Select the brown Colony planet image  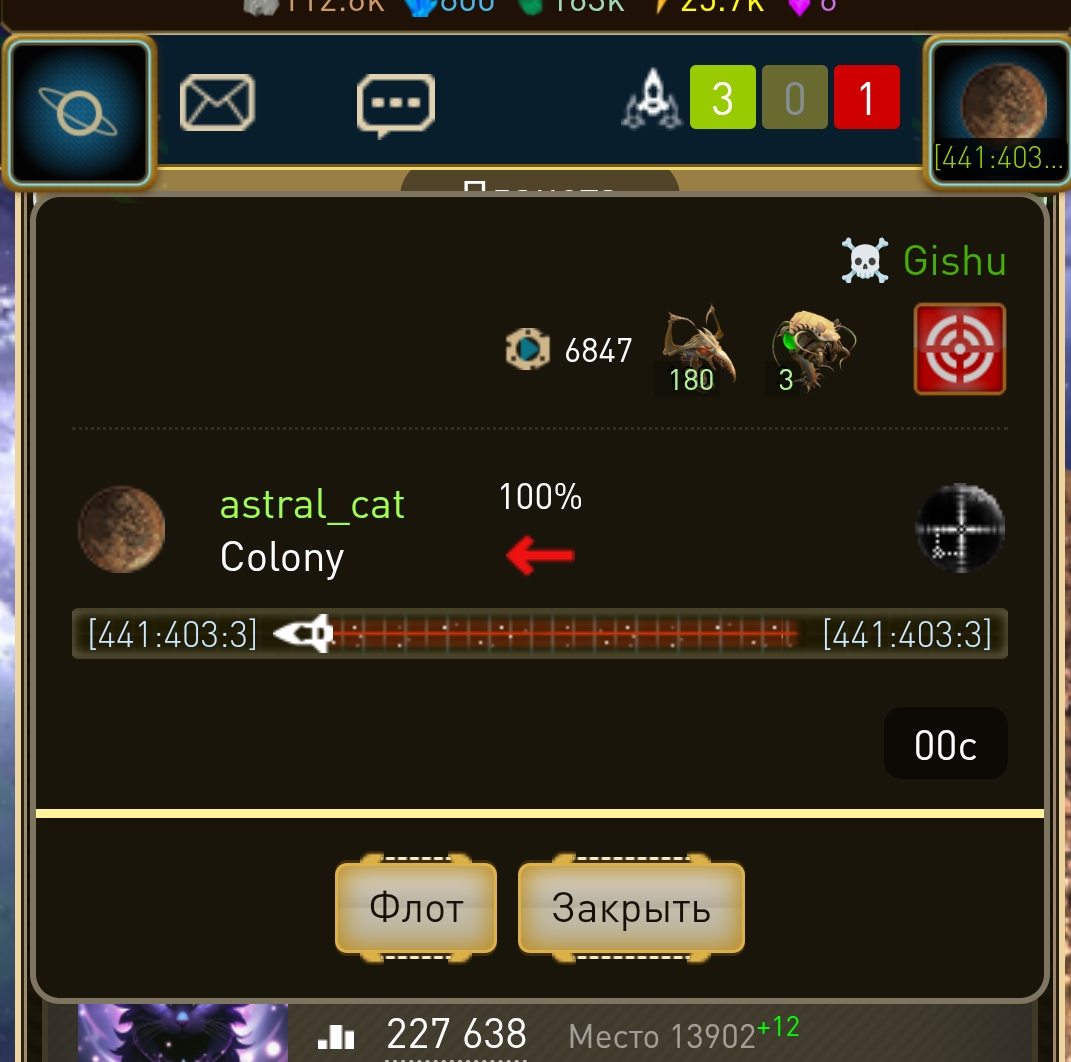click(x=121, y=530)
